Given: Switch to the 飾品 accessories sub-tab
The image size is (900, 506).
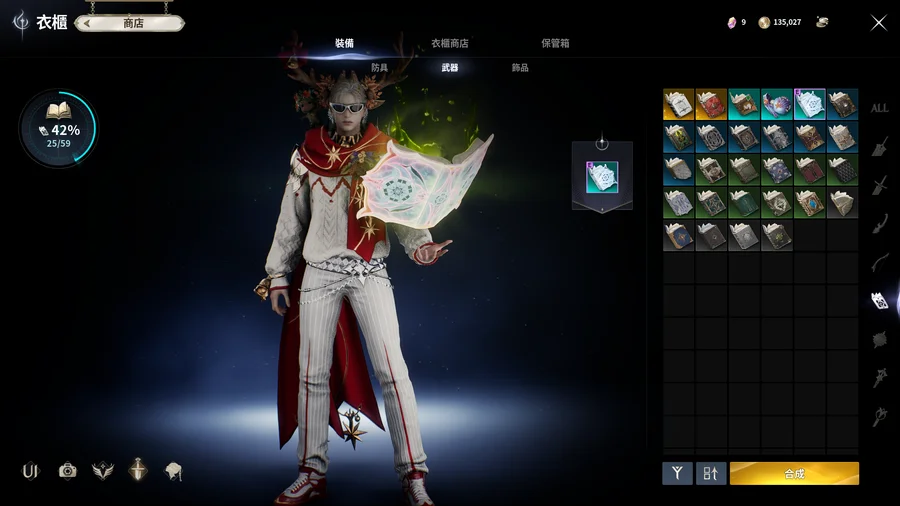Looking at the screenshot, I should (x=520, y=68).
